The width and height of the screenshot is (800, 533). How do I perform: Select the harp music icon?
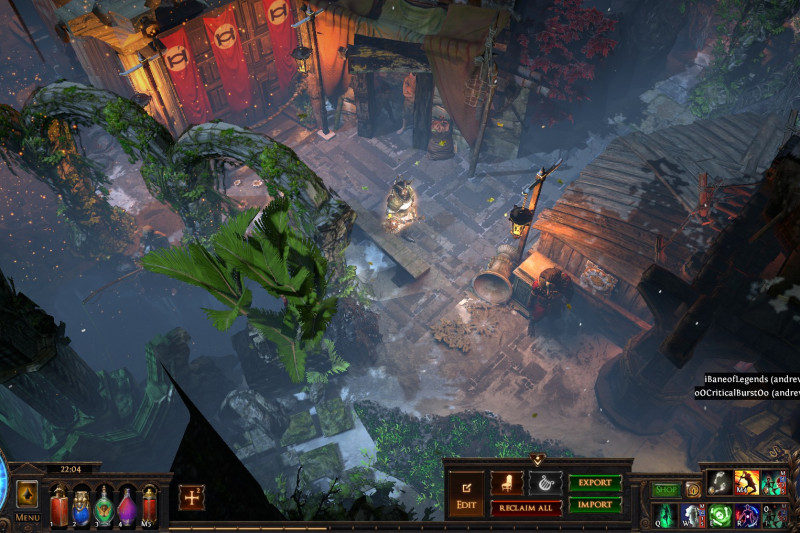[x=545, y=483]
